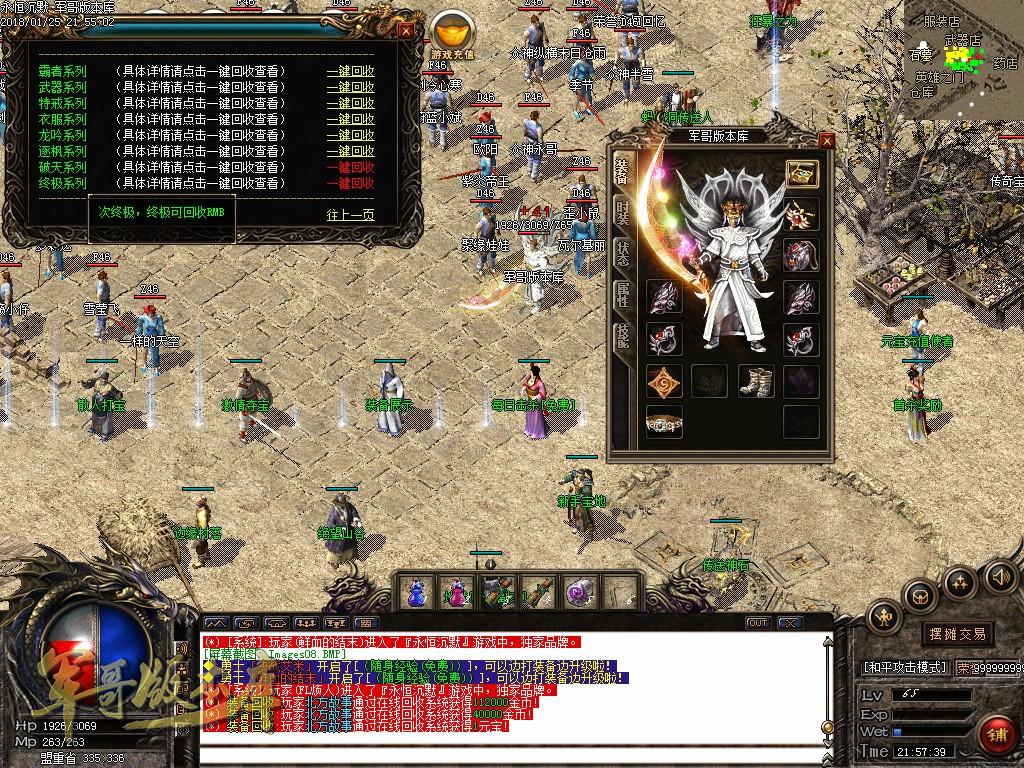Switch to the 时装 tab
This screenshot has width=1024, height=768.
point(622,212)
